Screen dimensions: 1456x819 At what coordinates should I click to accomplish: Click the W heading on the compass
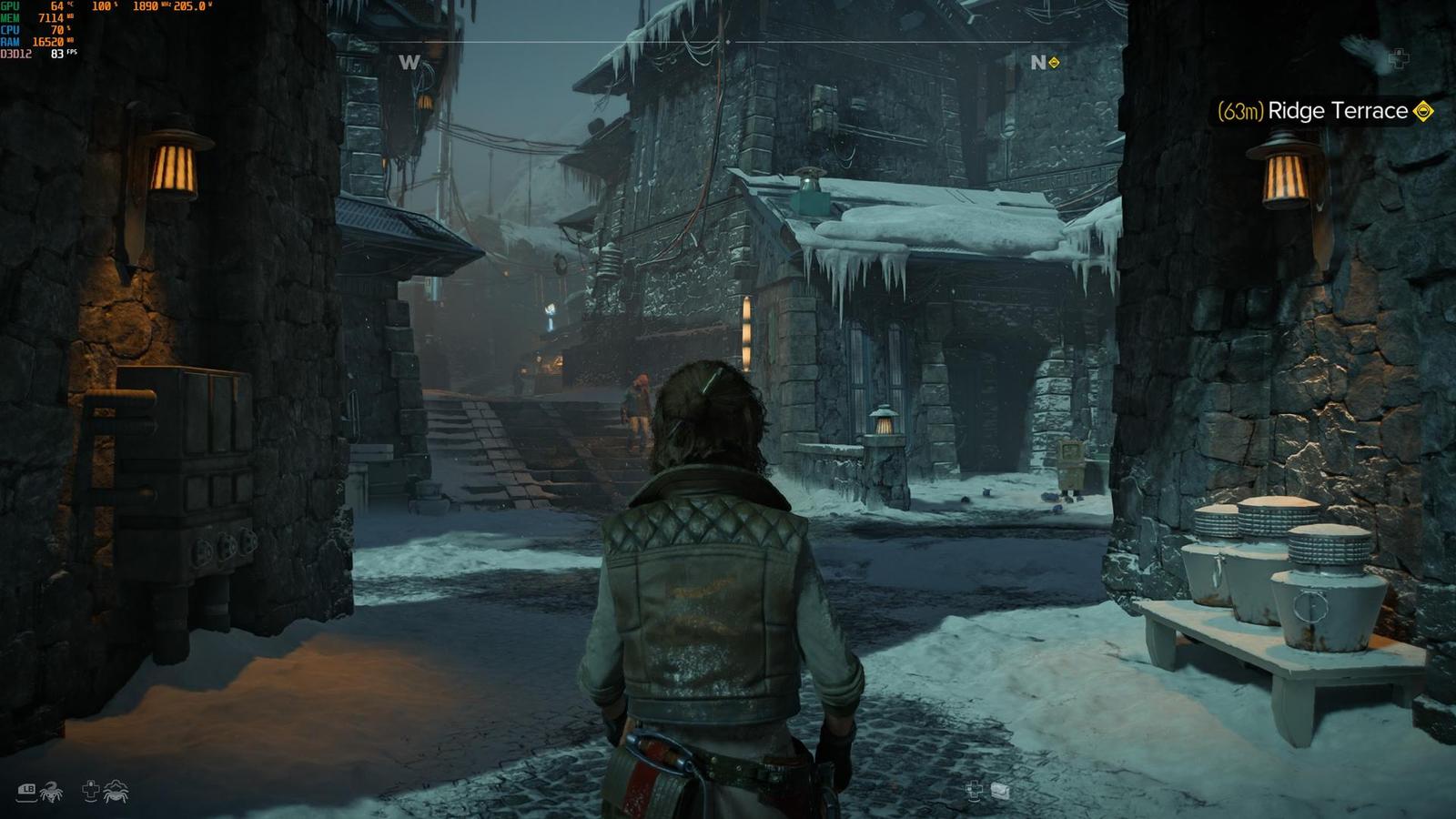click(x=409, y=62)
